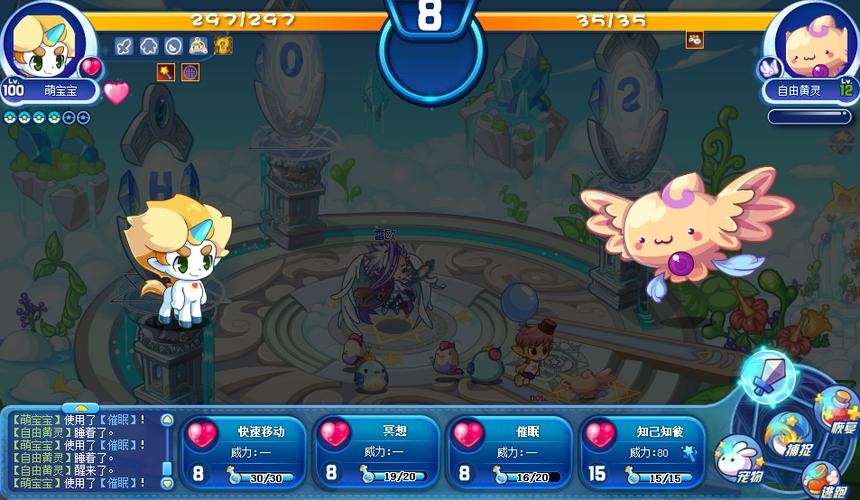Click the enemy's buff icon under health bar
Screen dimensions: 860x500
(x=694, y=40)
